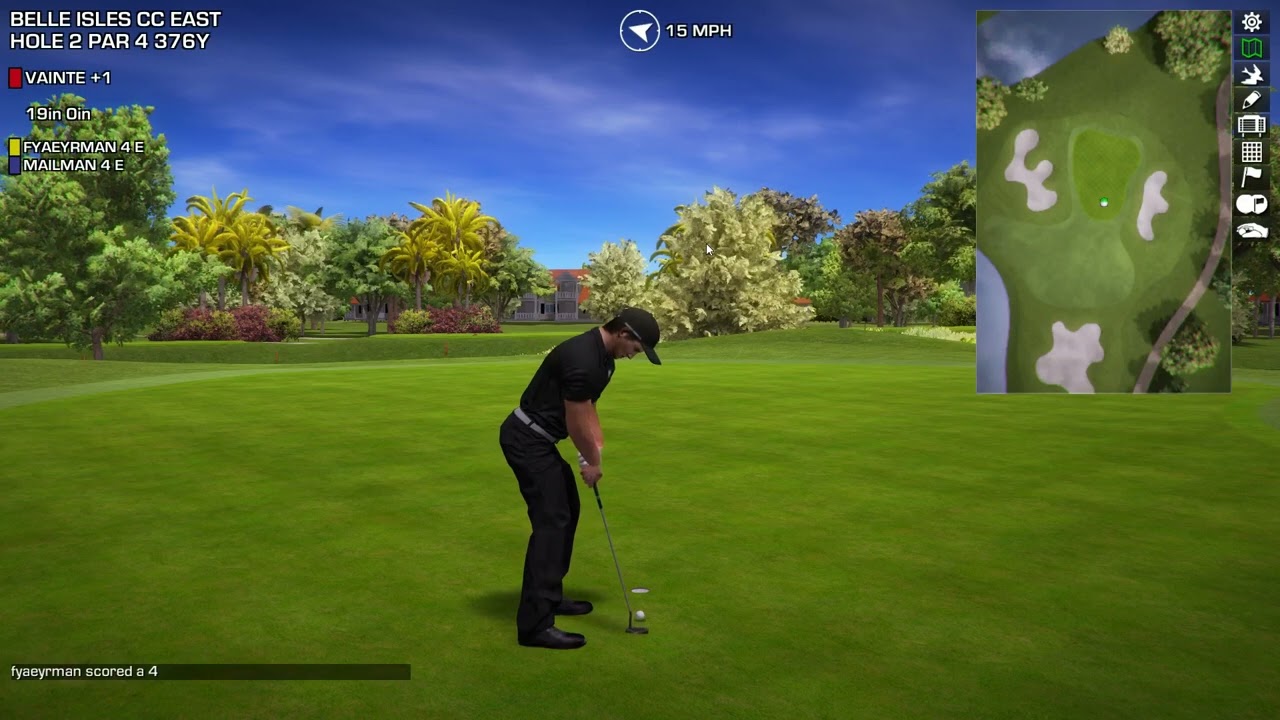Toggle the grid icon
Image resolution: width=1280 pixels, height=720 pixels.
pos(1252,152)
